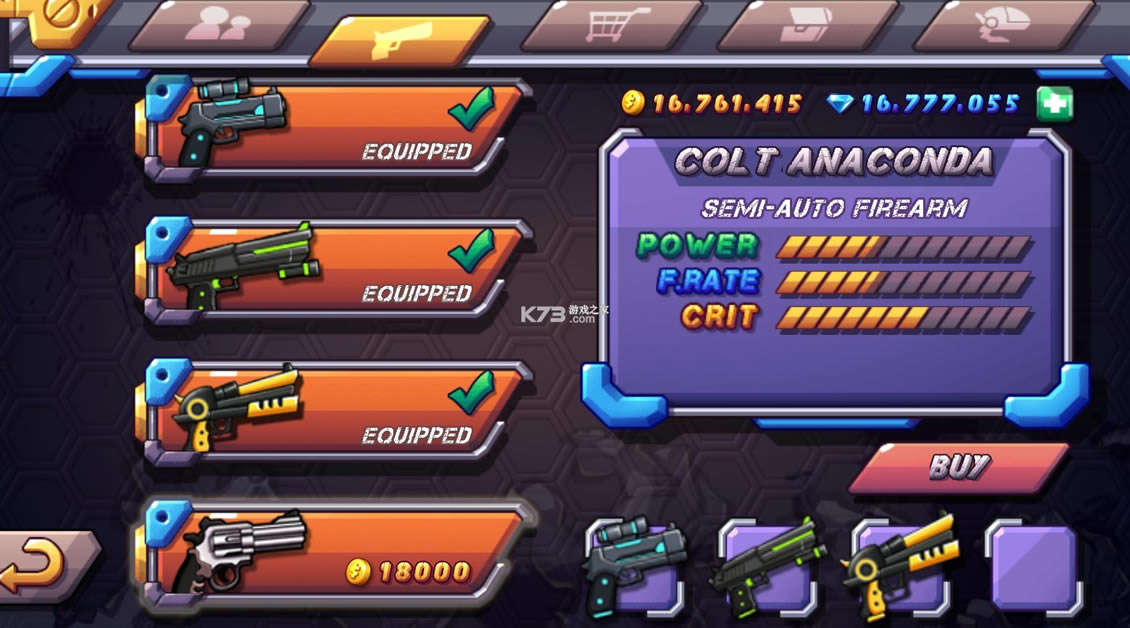This screenshot has width=1130, height=628.
Task: Select the empty loadout slot
Action: pos(1034,566)
